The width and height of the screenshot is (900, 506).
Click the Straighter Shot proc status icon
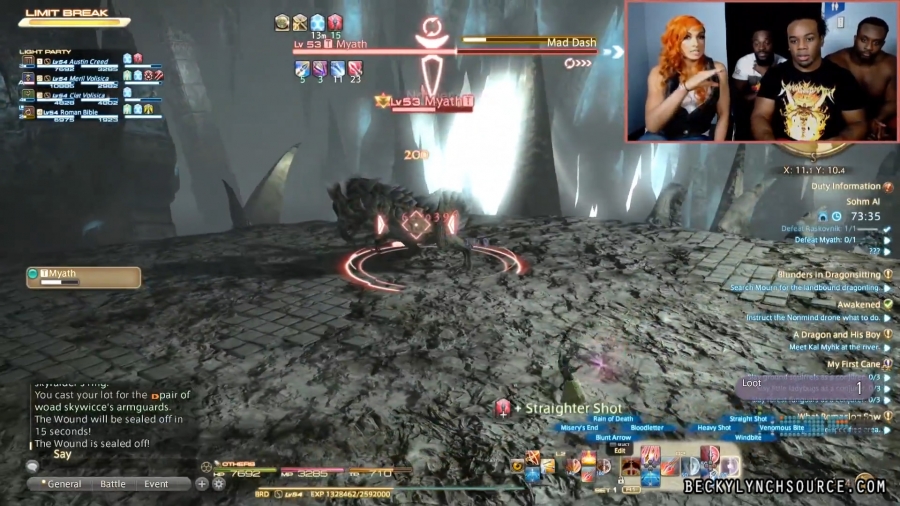pos(503,407)
